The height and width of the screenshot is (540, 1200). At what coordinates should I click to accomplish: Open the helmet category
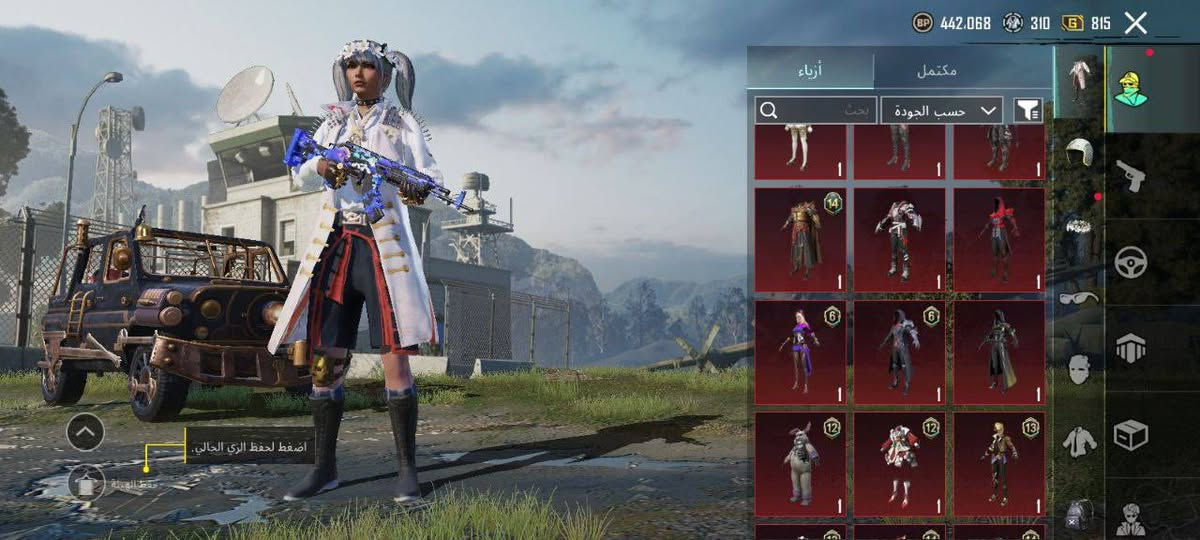(x=1079, y=153)
